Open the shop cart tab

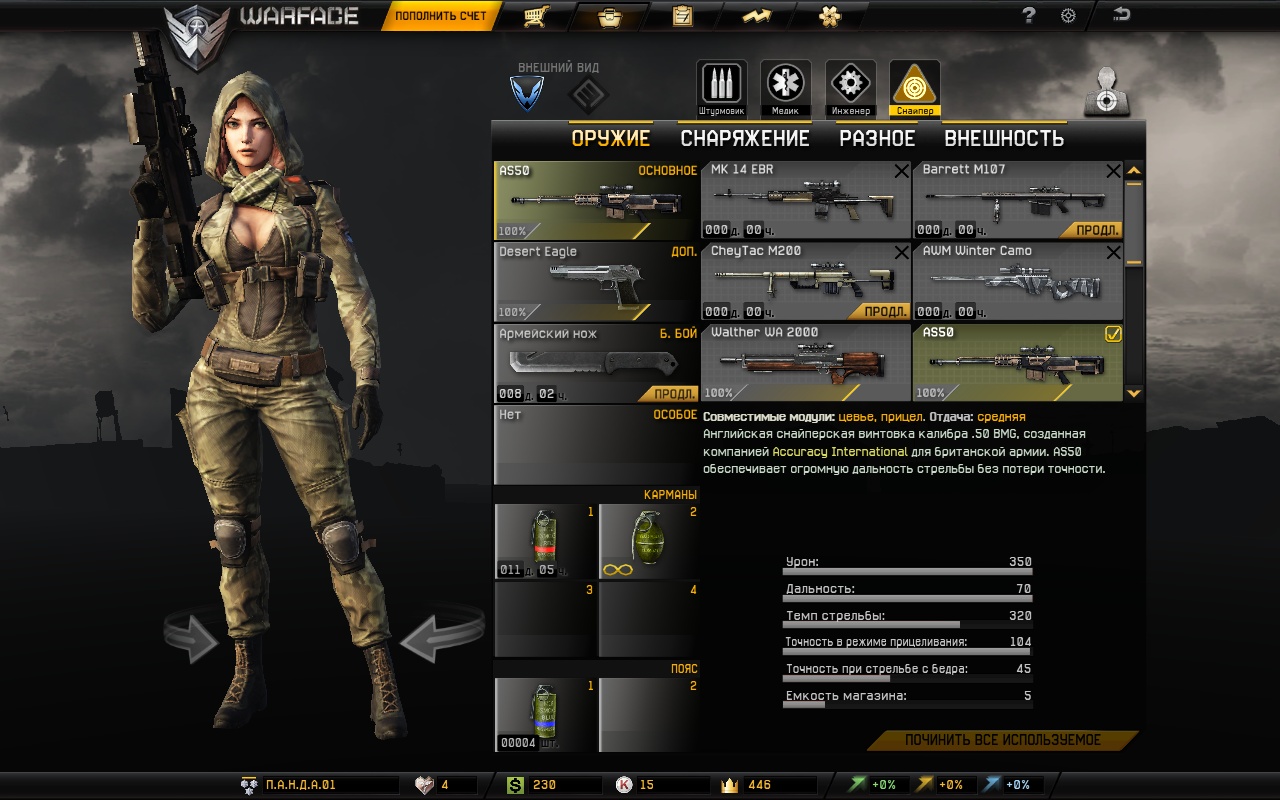pyautogui.click(x=535, y=16)
